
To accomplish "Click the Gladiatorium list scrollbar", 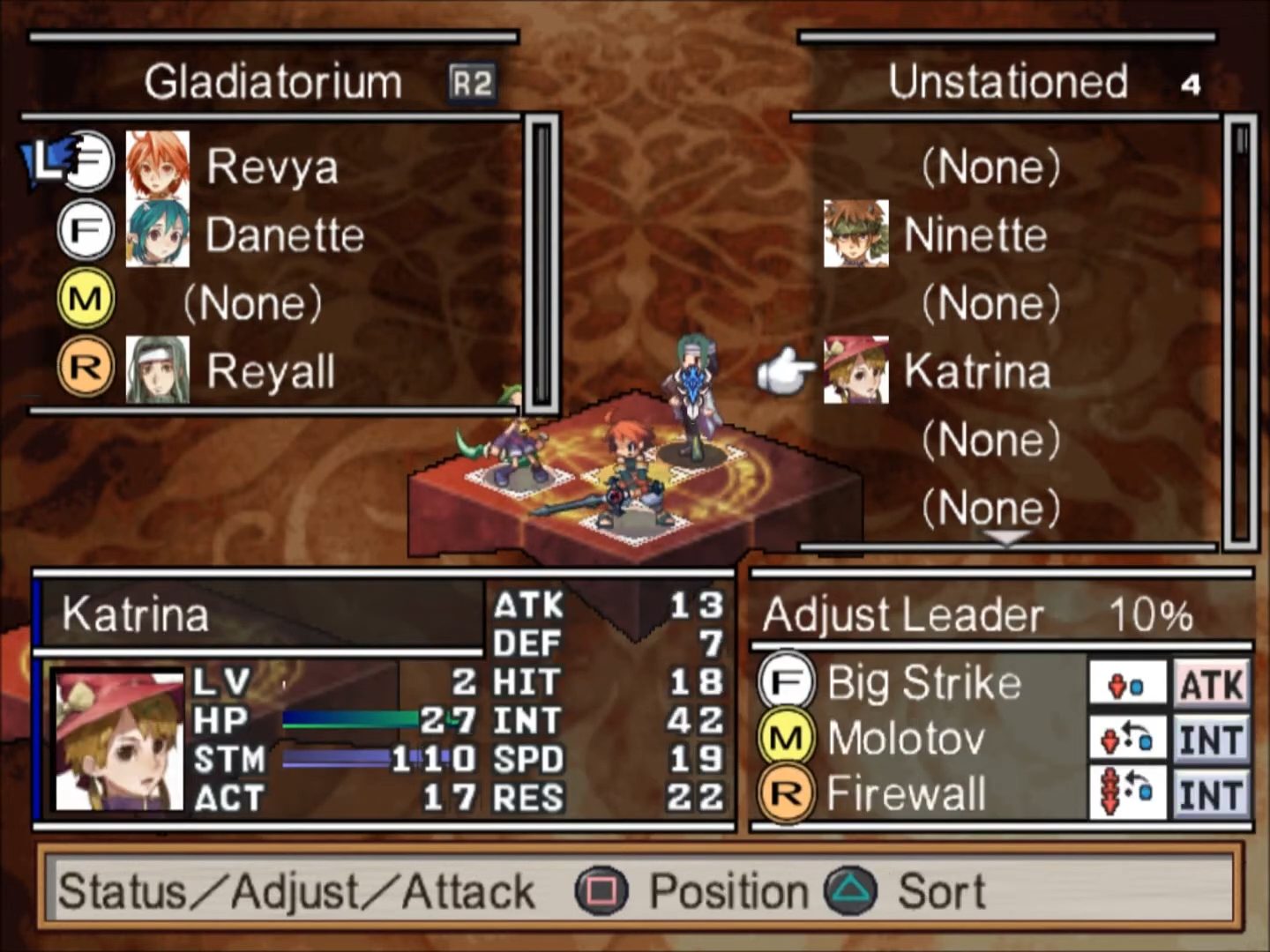I will point(542,264).
